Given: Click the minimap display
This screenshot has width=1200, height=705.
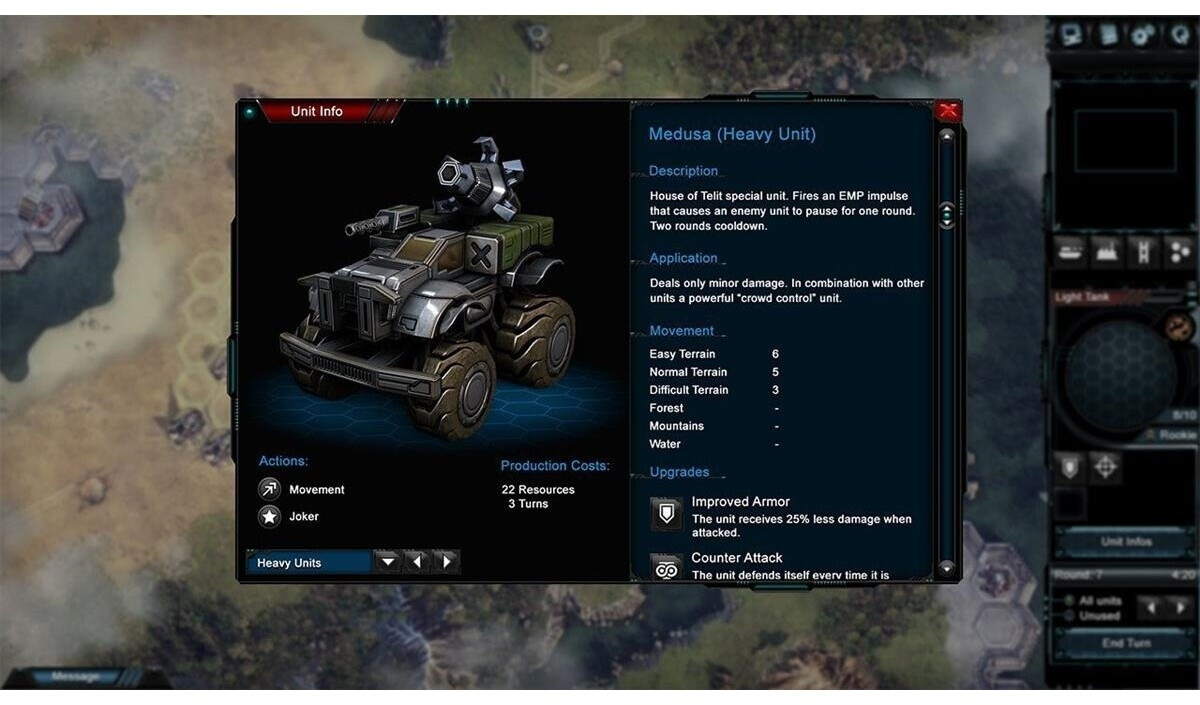Looking at the screenshot, I should [1124, 140].
